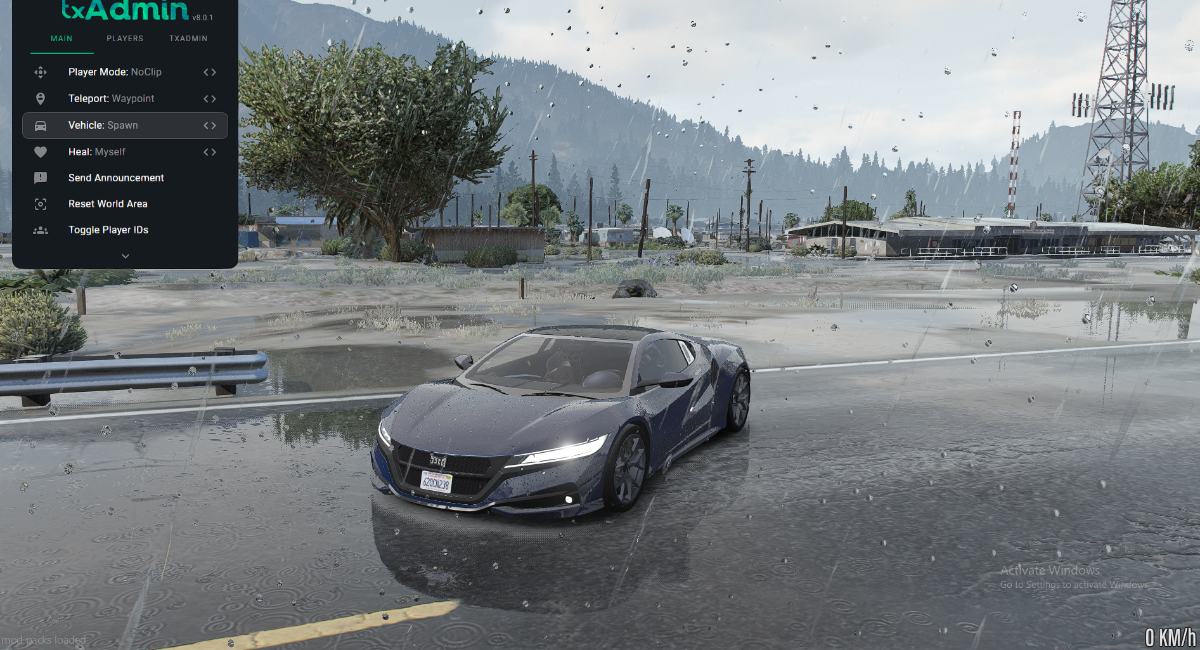Switch to the Players tab
The width and height of the screenshot is (1200, 650).
(x=125, y=39)
